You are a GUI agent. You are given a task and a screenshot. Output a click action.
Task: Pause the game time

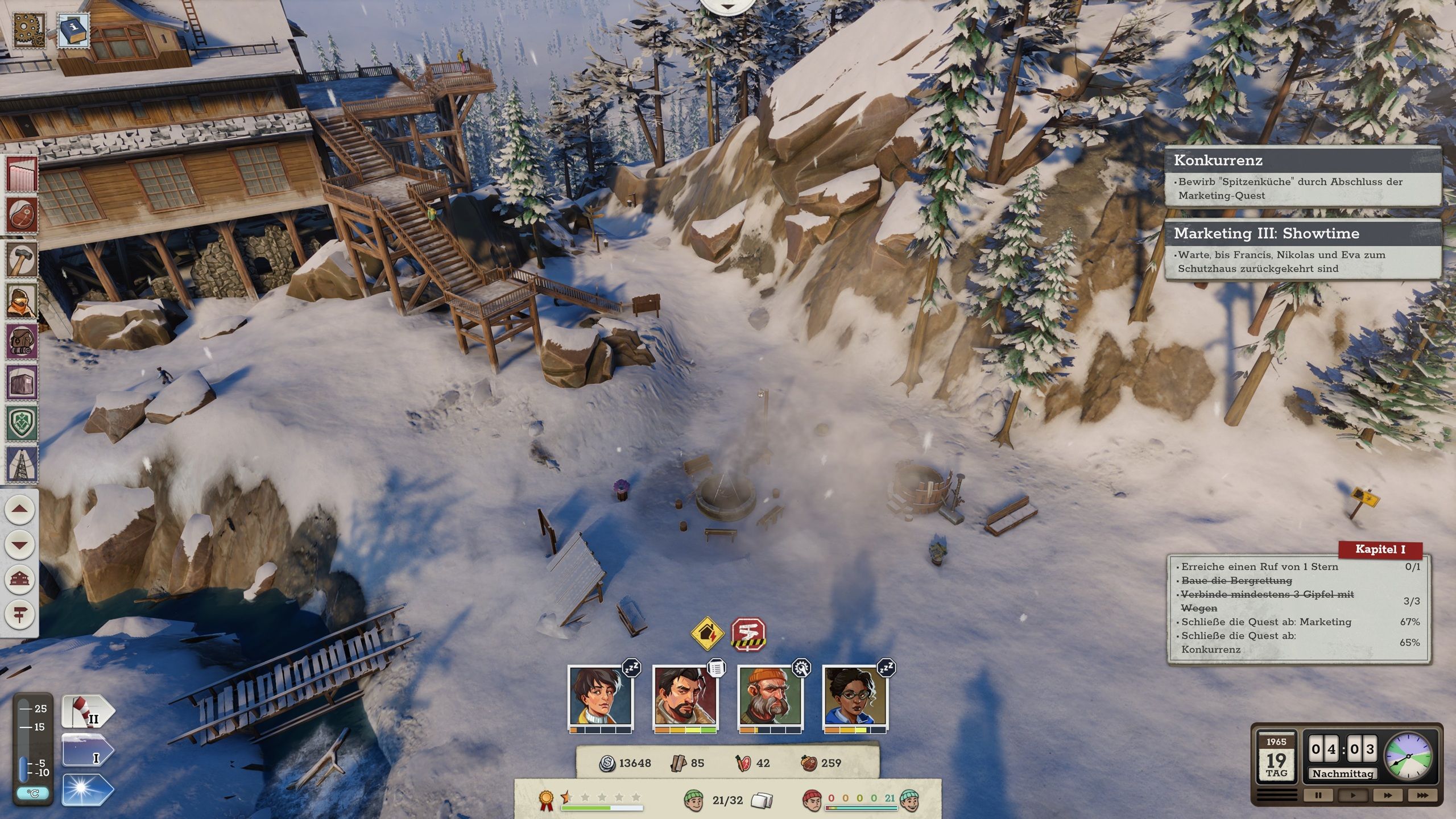coord(1318,795)
